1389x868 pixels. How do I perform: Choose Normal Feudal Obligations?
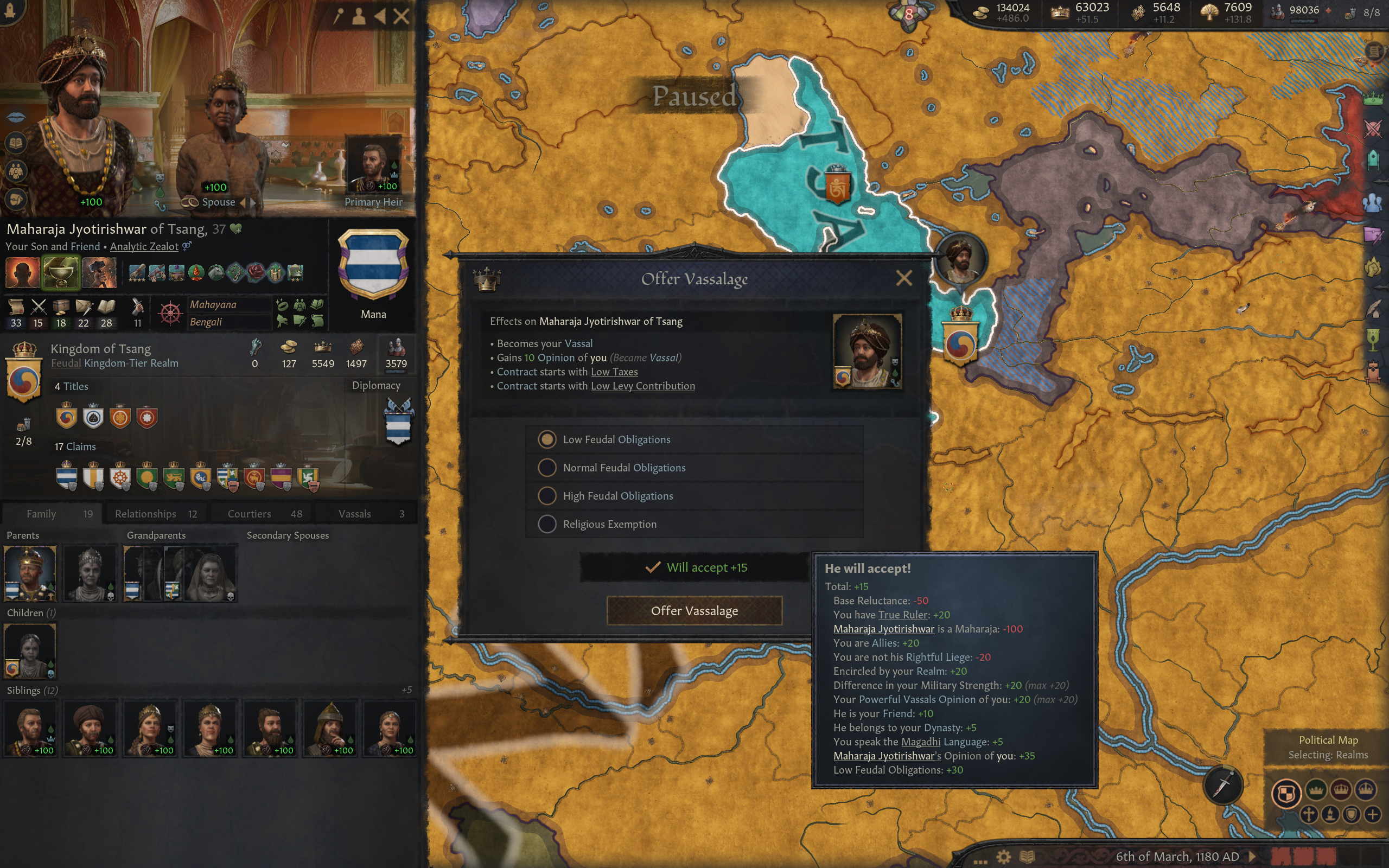pyautogui.click(x=547, y=468)
